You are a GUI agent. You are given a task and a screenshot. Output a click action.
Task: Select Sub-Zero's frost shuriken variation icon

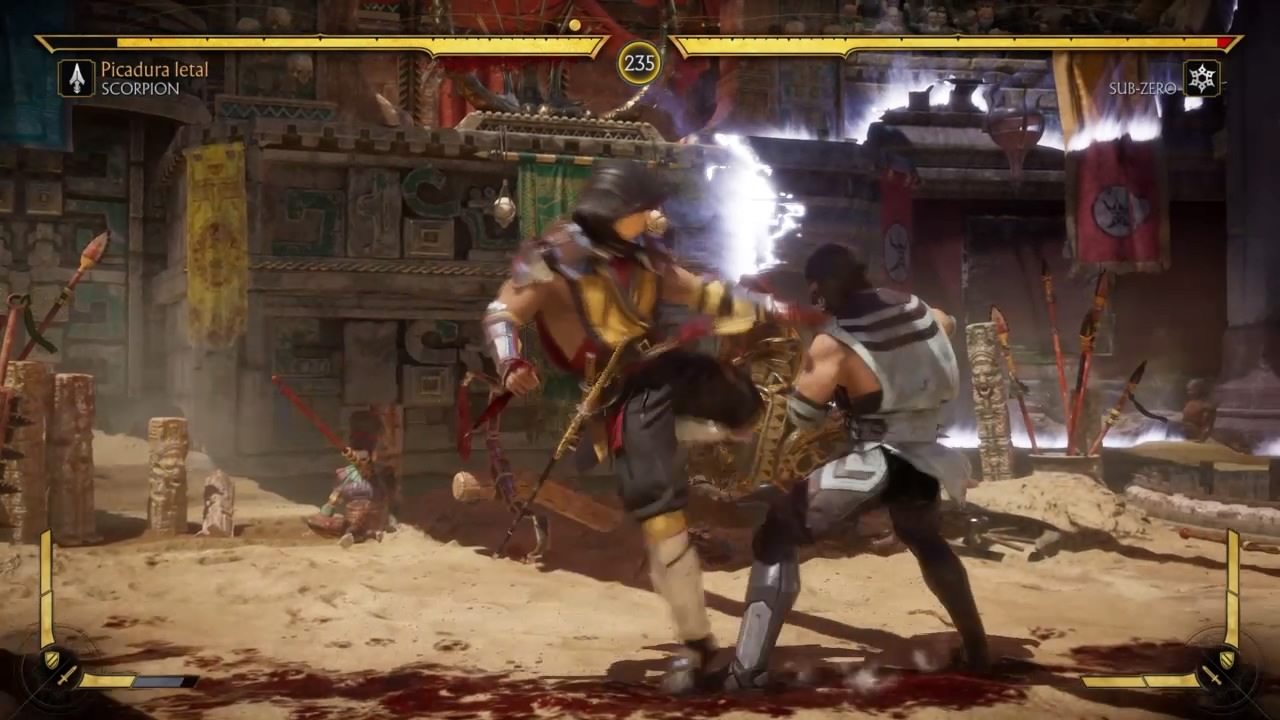(x=1201, y=78)
